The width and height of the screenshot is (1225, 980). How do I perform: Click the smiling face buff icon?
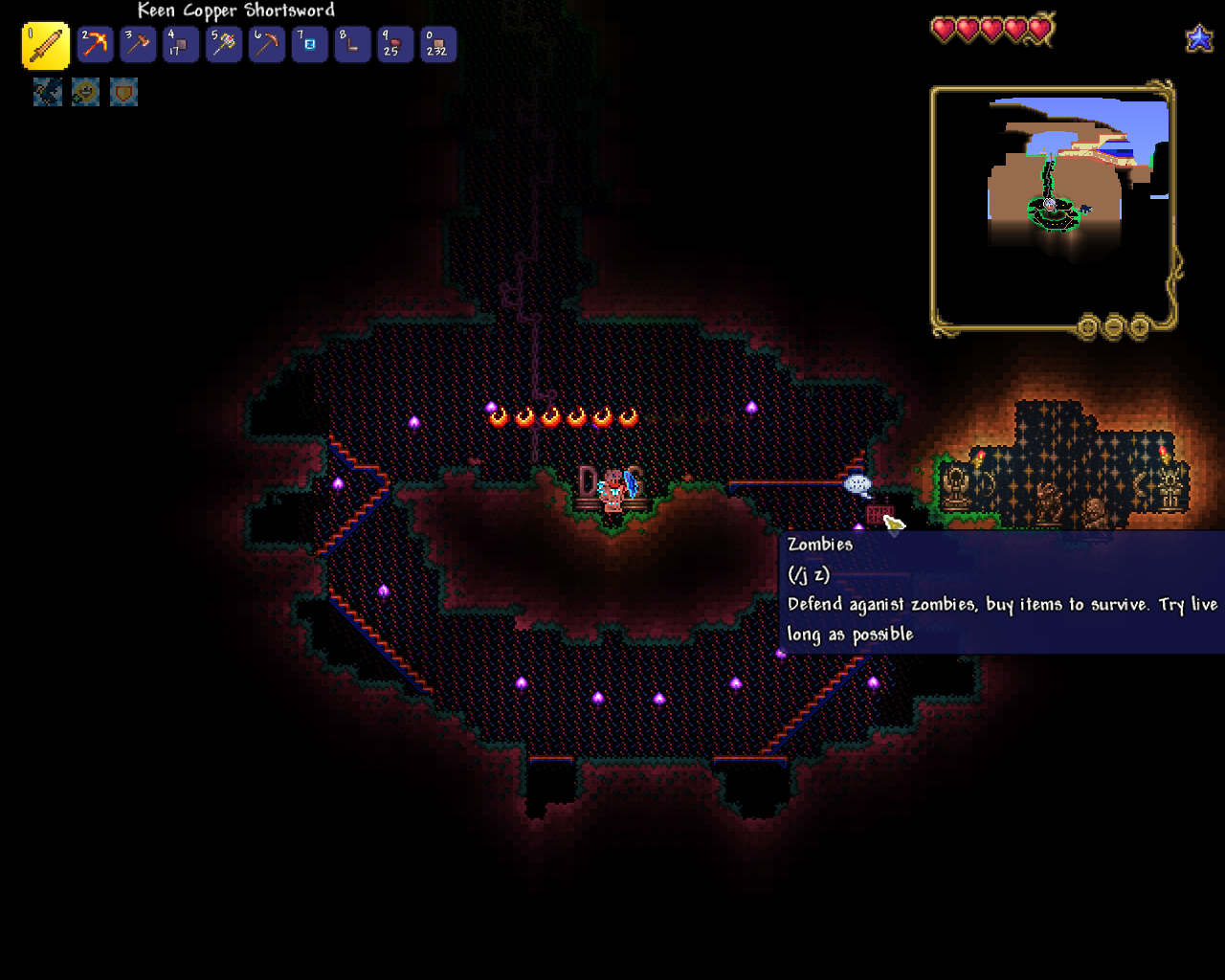[85, 92]
